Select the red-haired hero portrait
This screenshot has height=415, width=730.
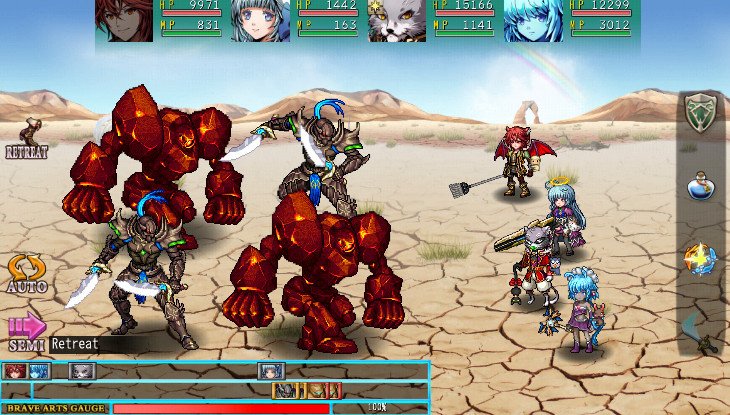point(126,20)
